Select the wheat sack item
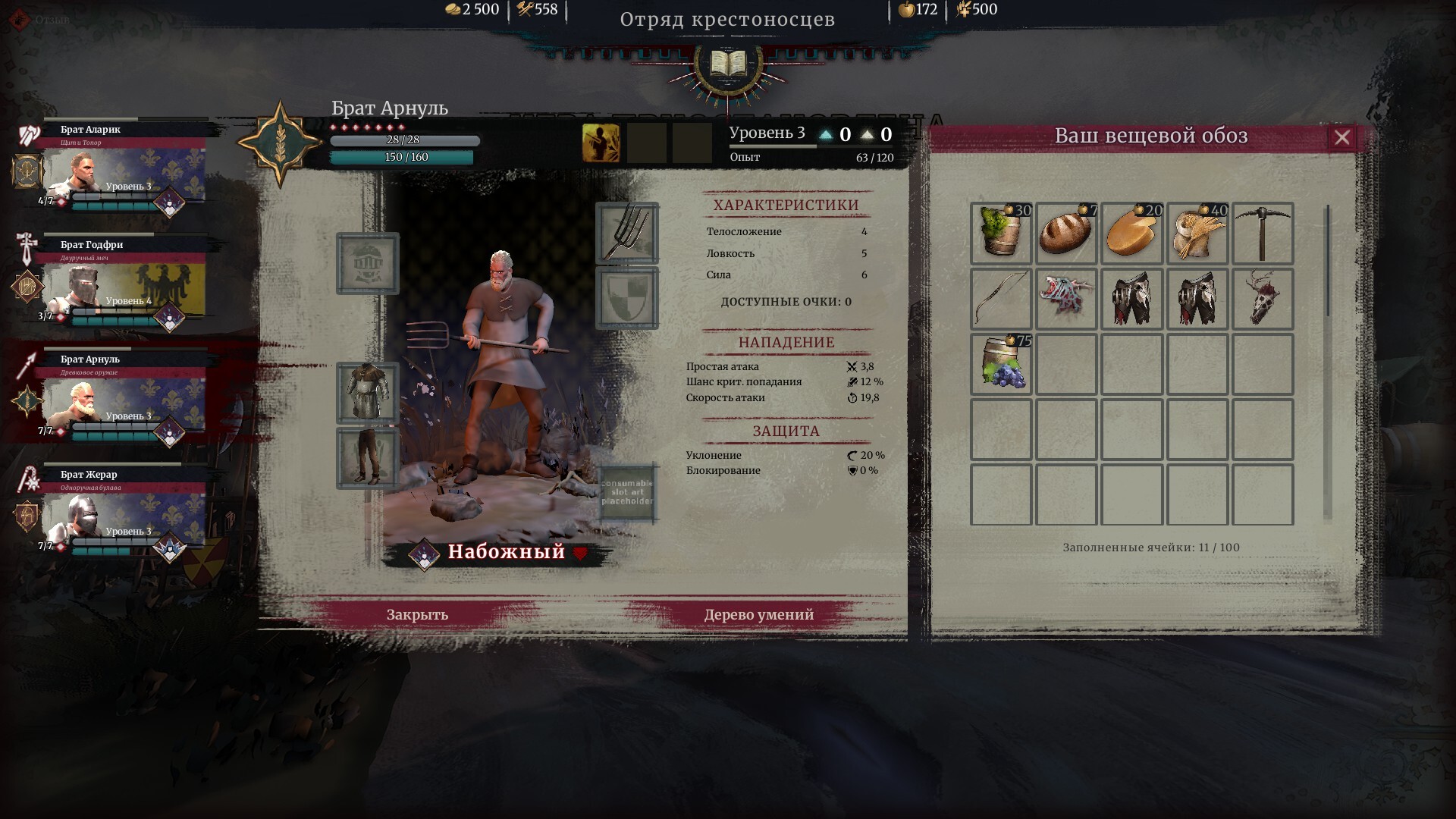The image size is (1456, 819). point(1197,234)
